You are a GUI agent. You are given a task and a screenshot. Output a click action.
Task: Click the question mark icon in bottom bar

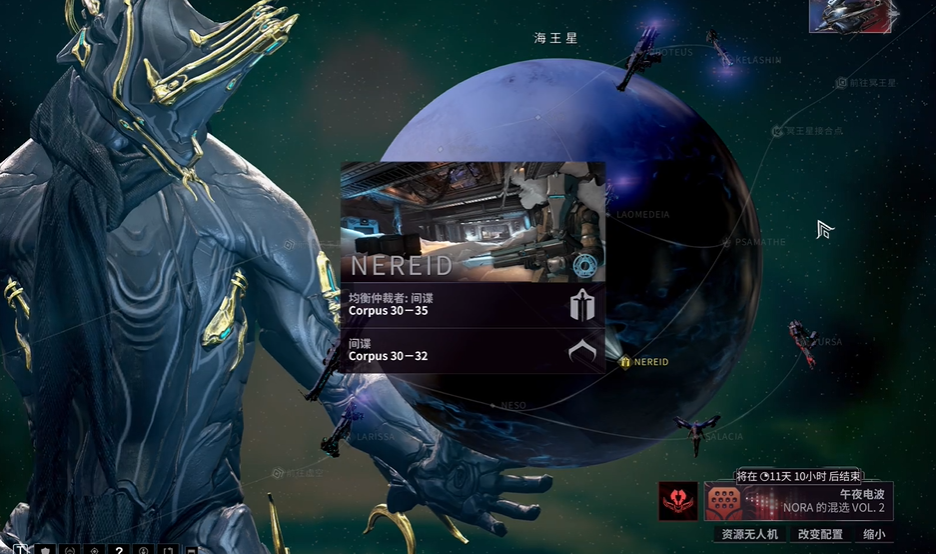click(119, 549)
